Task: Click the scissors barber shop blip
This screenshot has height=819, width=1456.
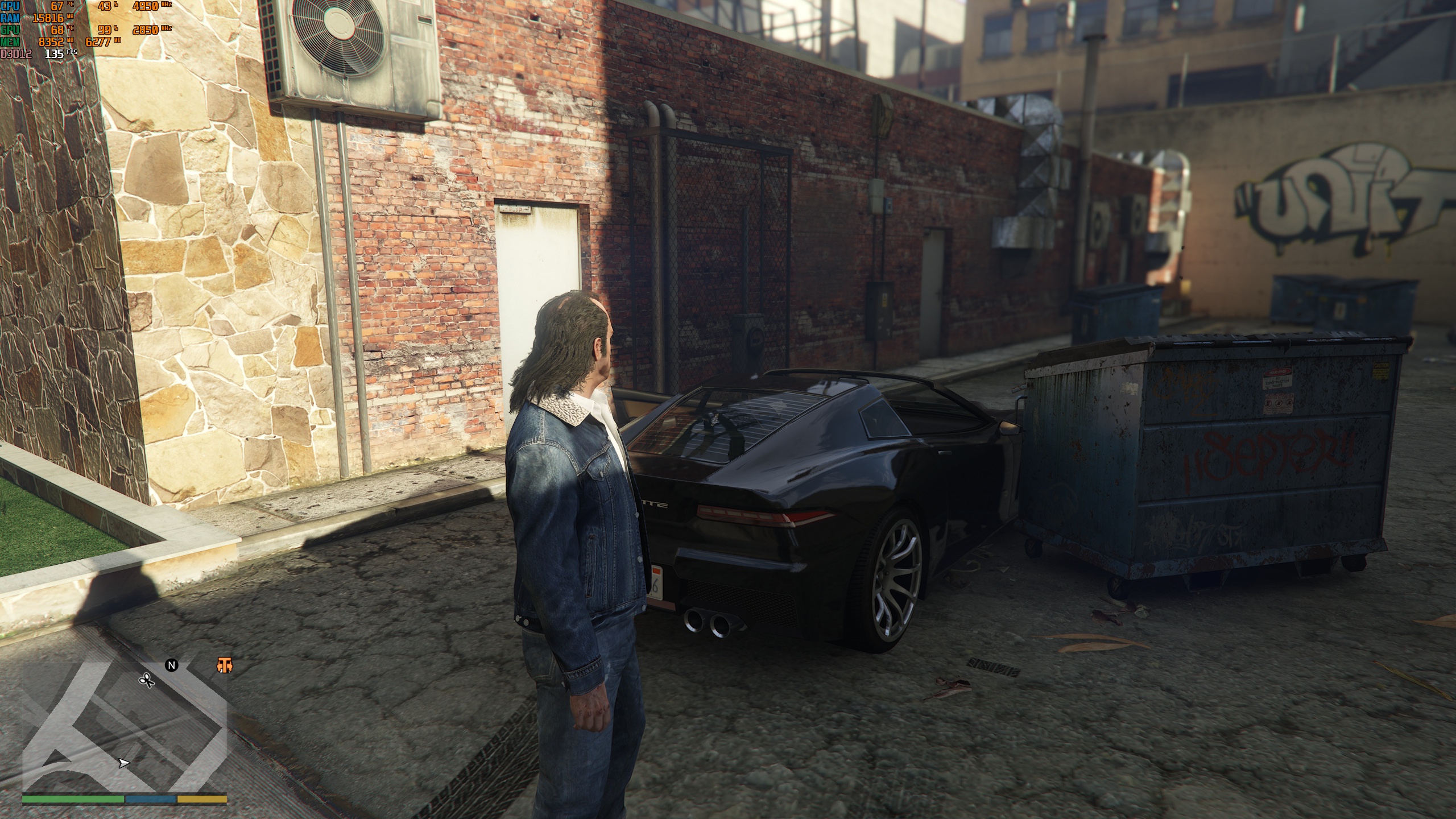Action: tap(147, 680)
